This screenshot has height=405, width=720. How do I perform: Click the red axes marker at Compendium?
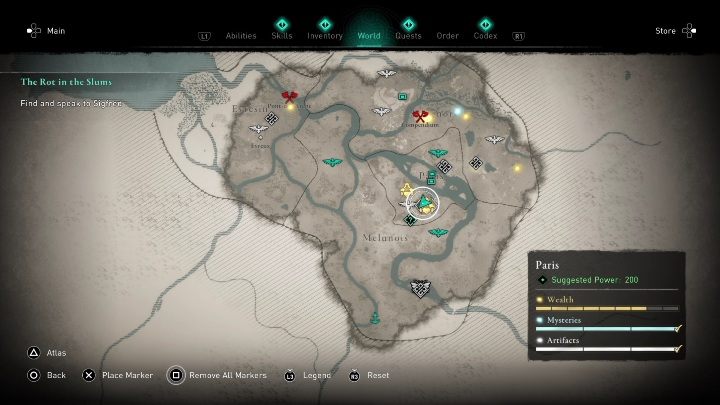[419, 115]
